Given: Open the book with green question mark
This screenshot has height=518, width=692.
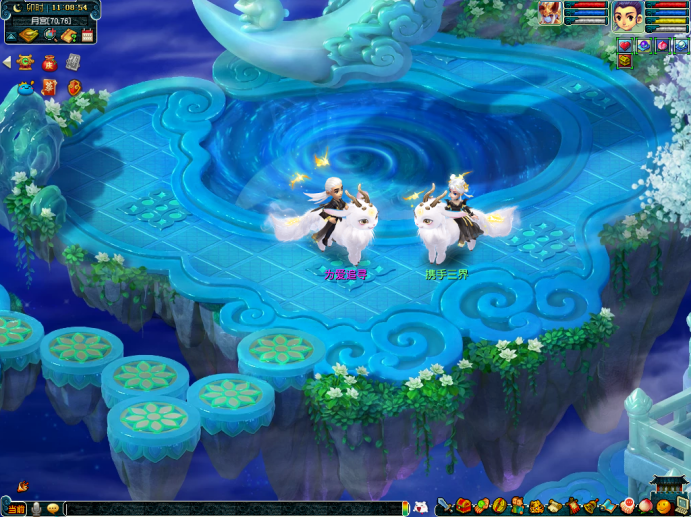Looking at the screenshot, I should [68, 36].
